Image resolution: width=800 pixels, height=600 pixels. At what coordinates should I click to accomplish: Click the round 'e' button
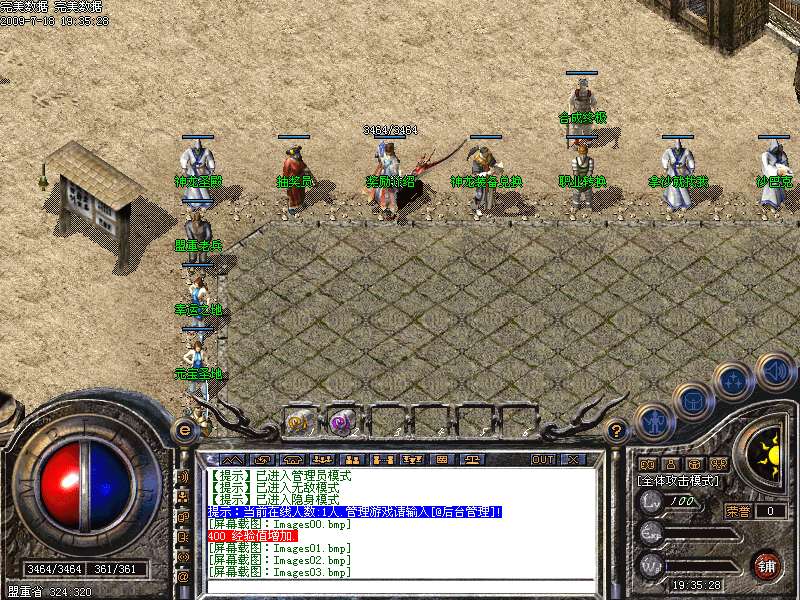click(184, 429)
